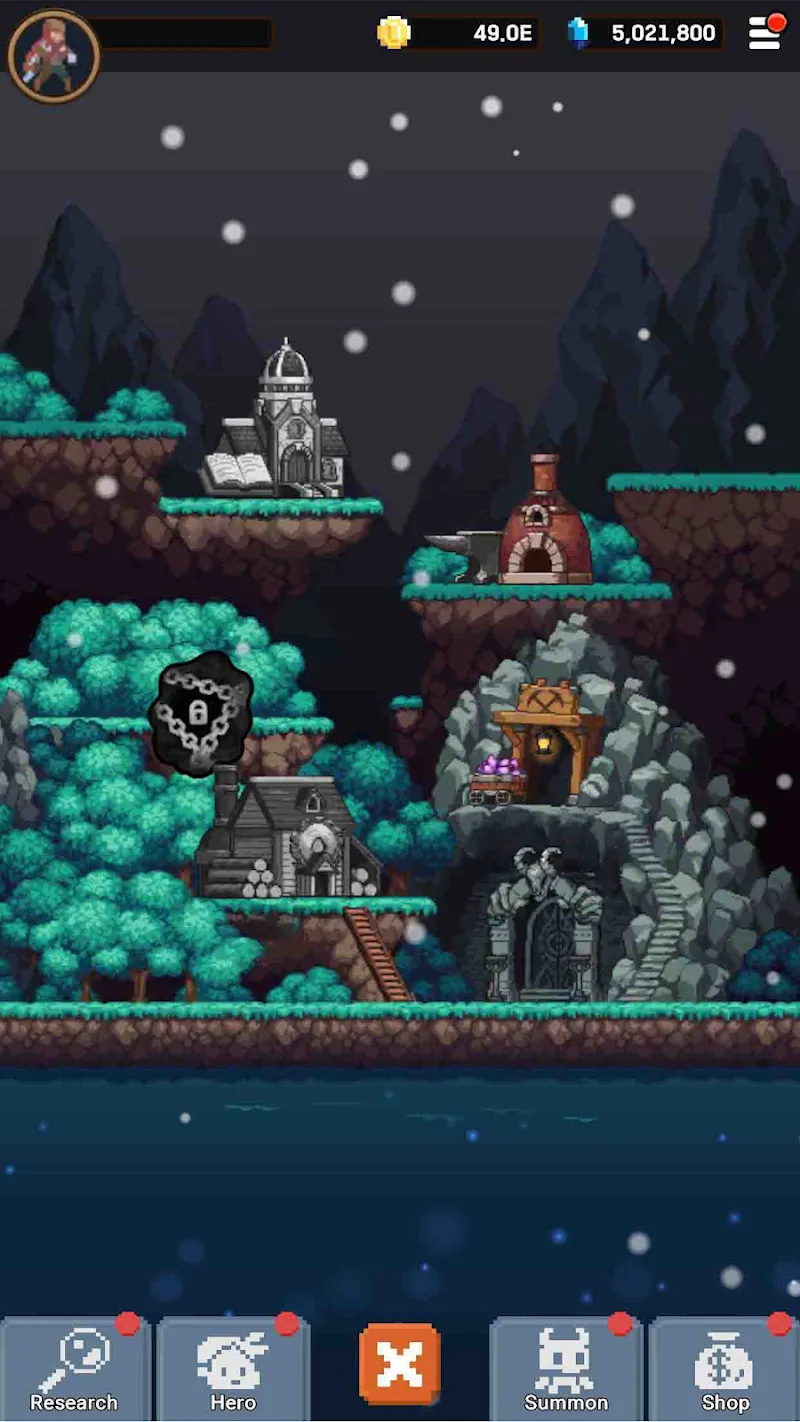Open the hamburger menu
800x1422 pixels.
point(765,33)
